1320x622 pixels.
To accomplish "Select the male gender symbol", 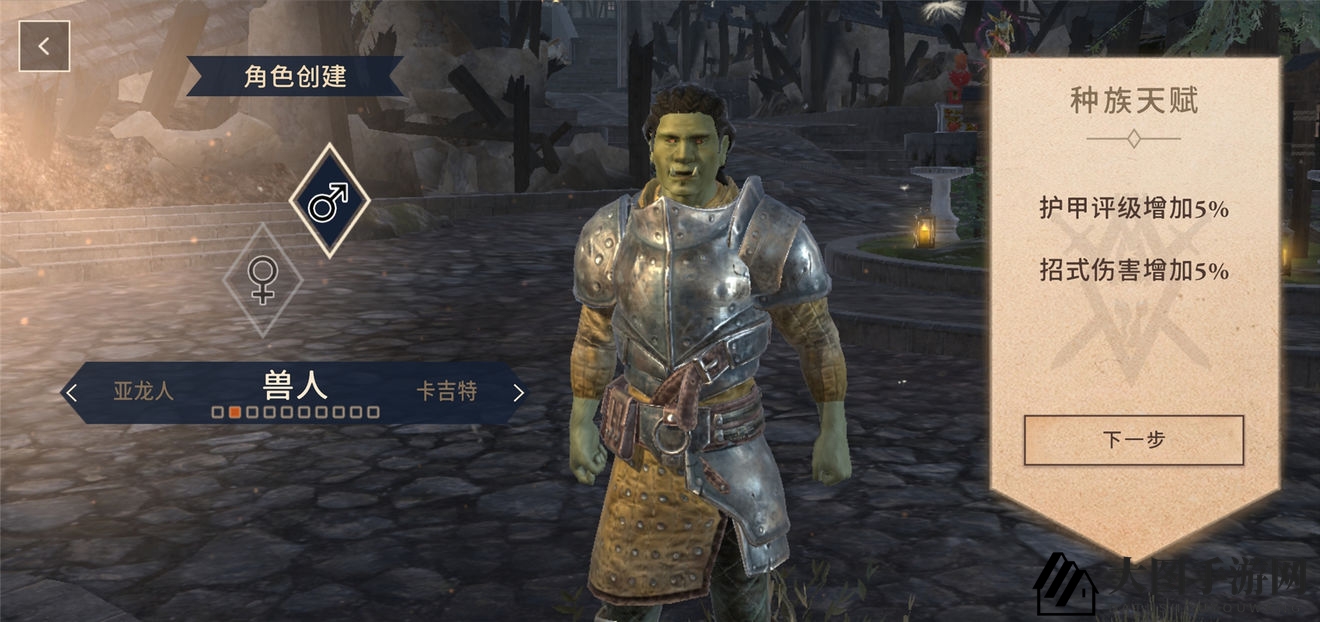I will pyautogui.click(x=329, y=201).
